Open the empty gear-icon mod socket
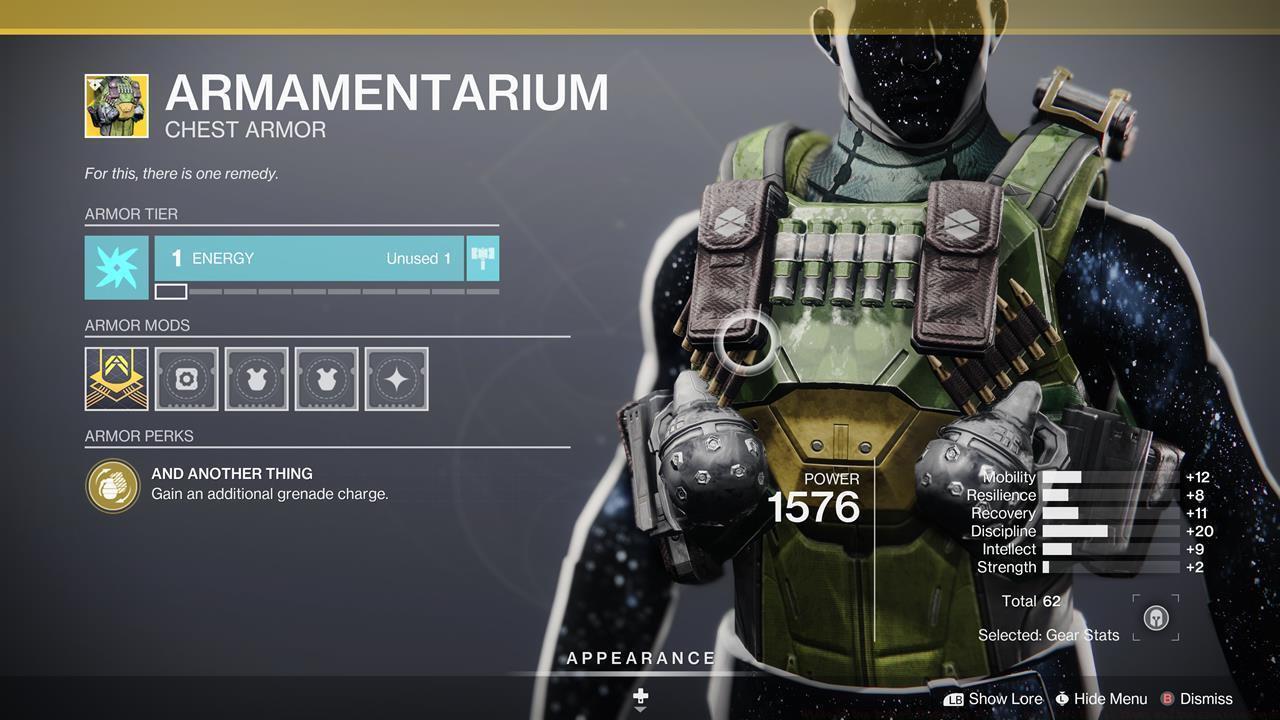The width and height of the screenshot is (1280, 720). click(187, 379)
